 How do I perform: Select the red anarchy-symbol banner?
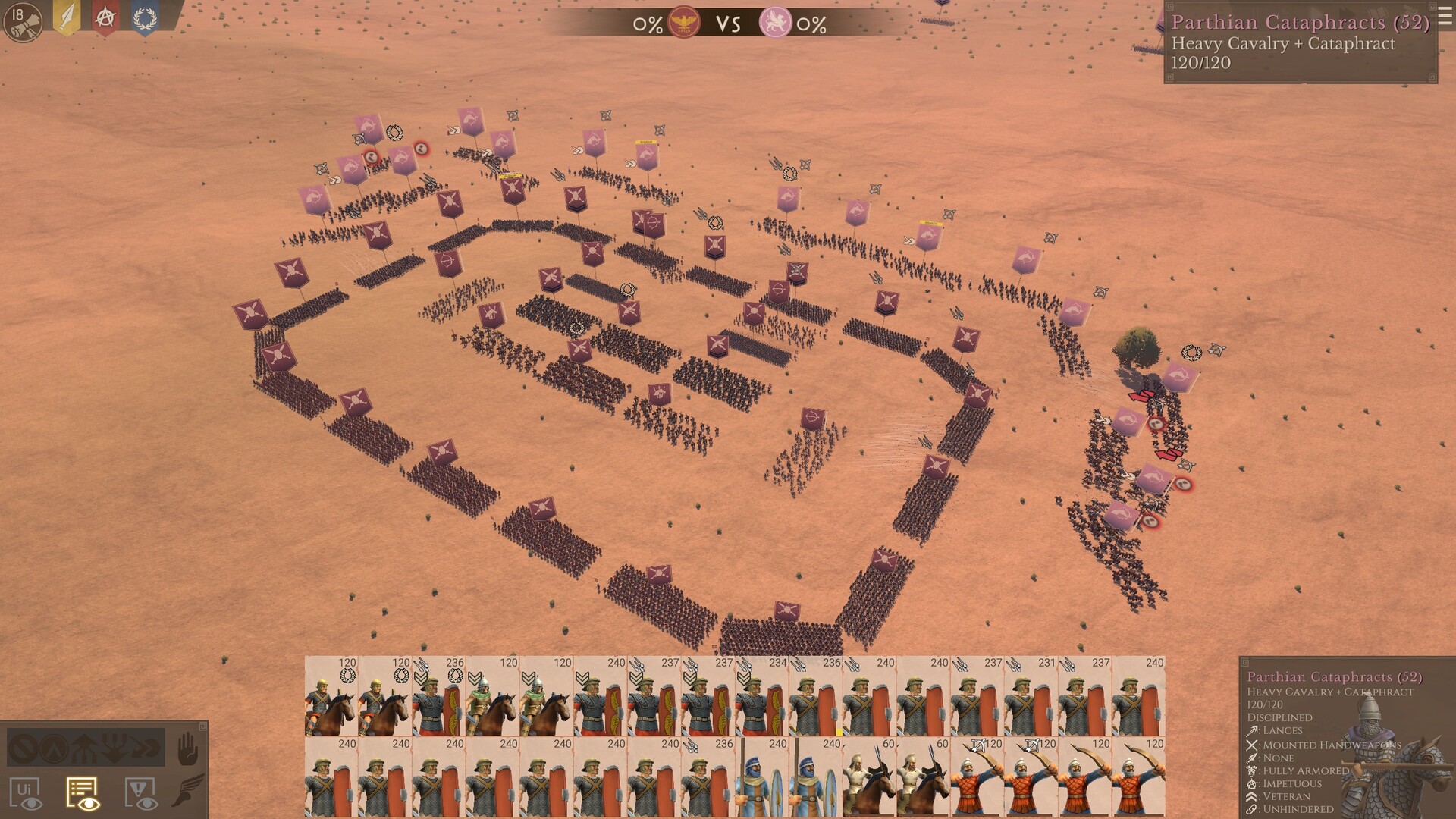105,18
